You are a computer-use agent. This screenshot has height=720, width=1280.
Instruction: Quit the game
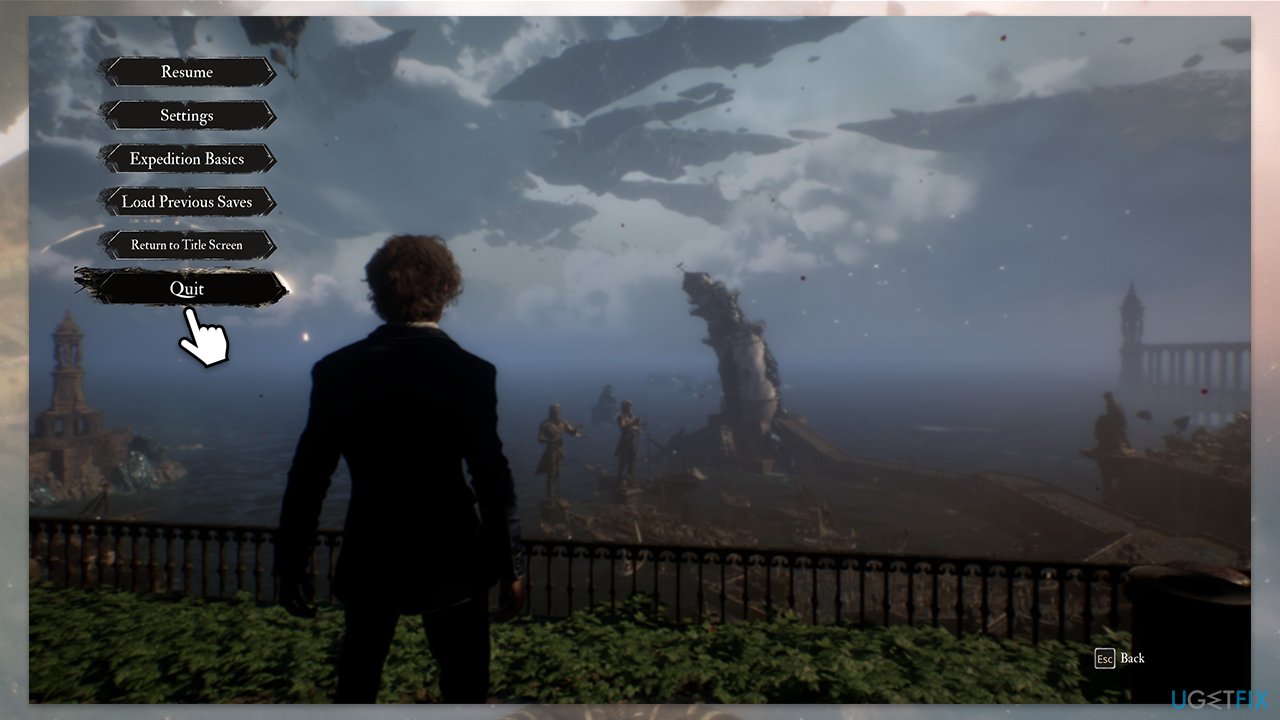pyautogui.click(x=186, y=288)
